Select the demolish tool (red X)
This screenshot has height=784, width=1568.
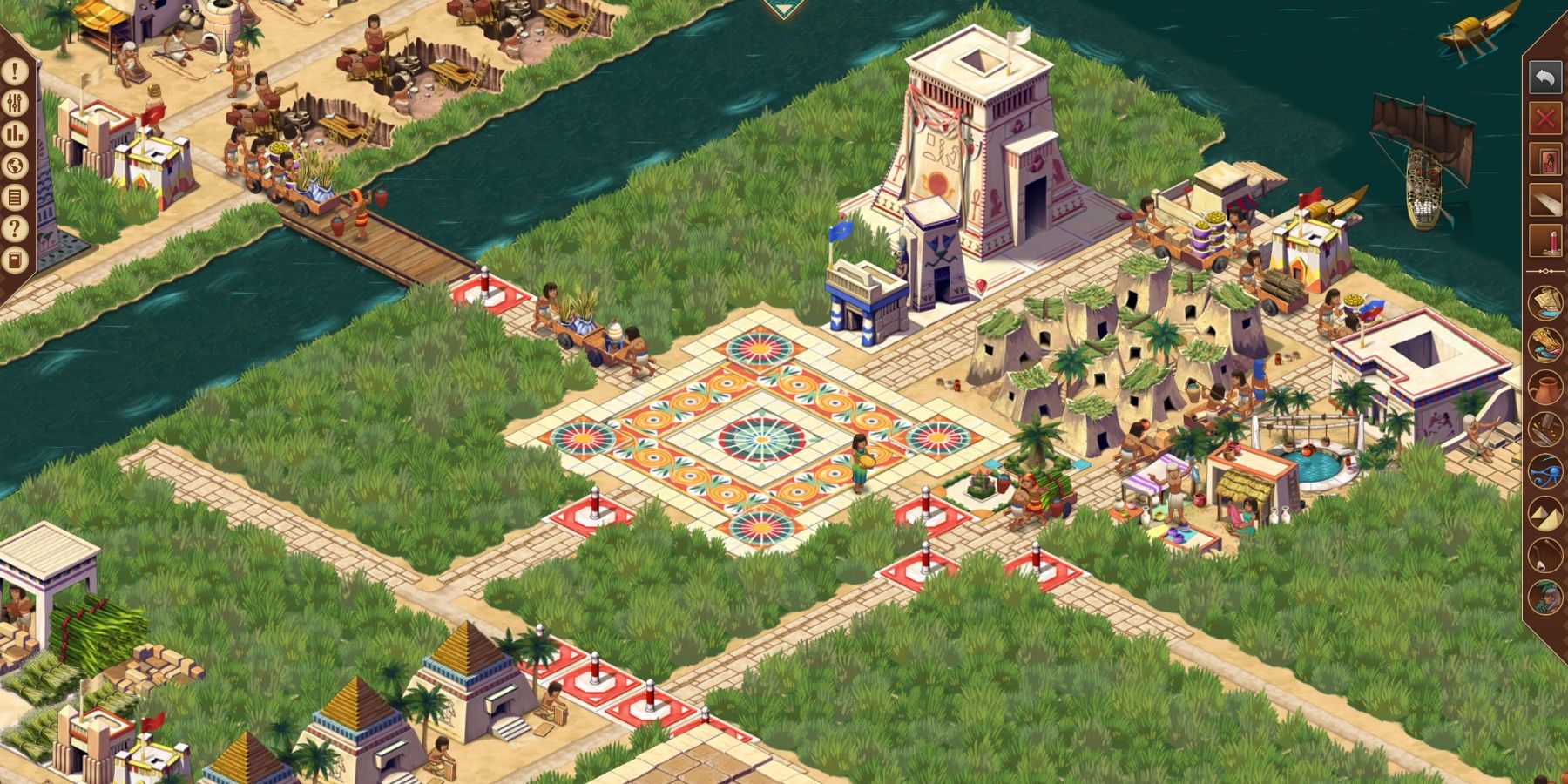[x=1546, y=117]
